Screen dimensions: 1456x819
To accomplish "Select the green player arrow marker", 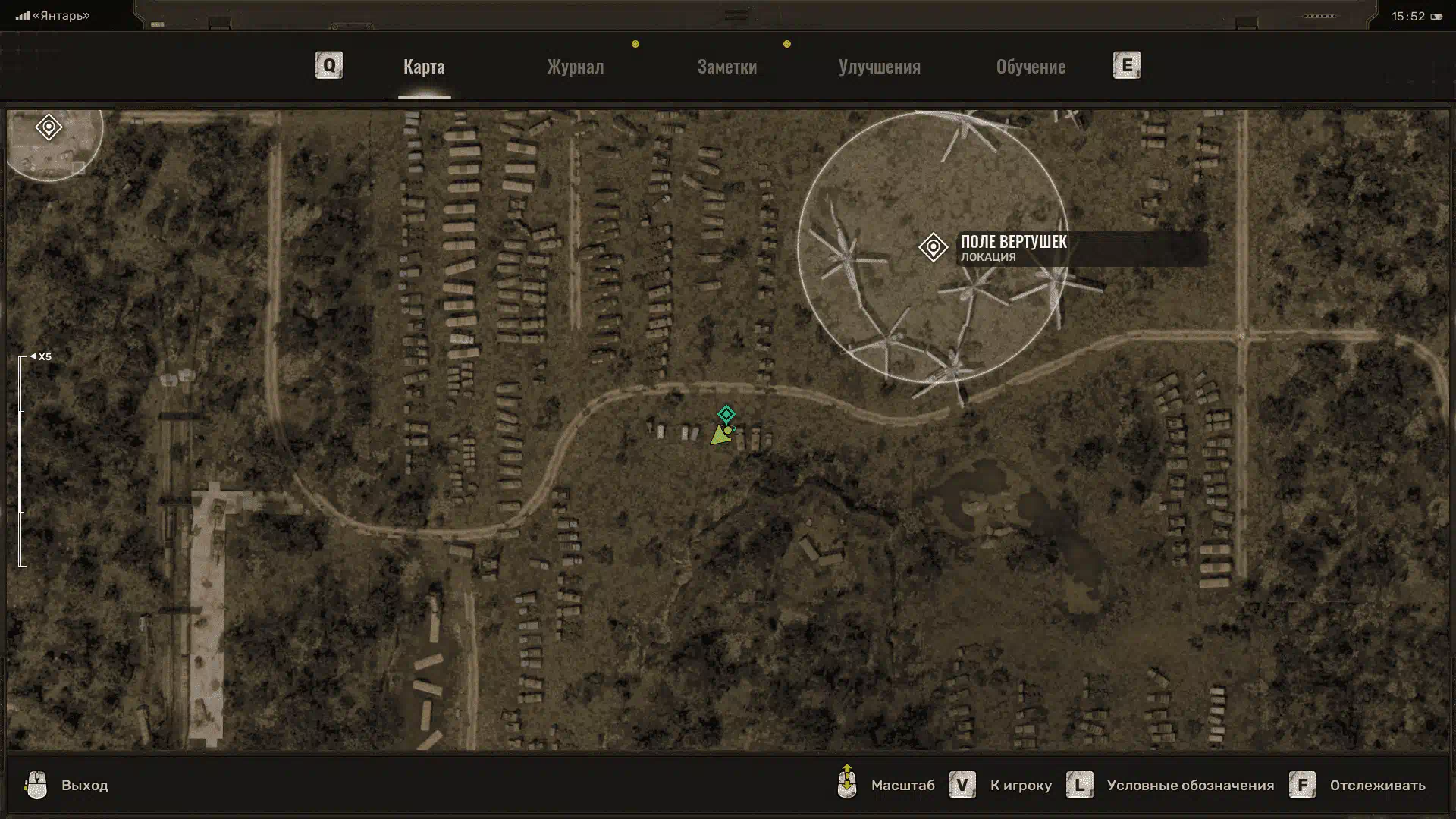I will click(x=720, y=435).
